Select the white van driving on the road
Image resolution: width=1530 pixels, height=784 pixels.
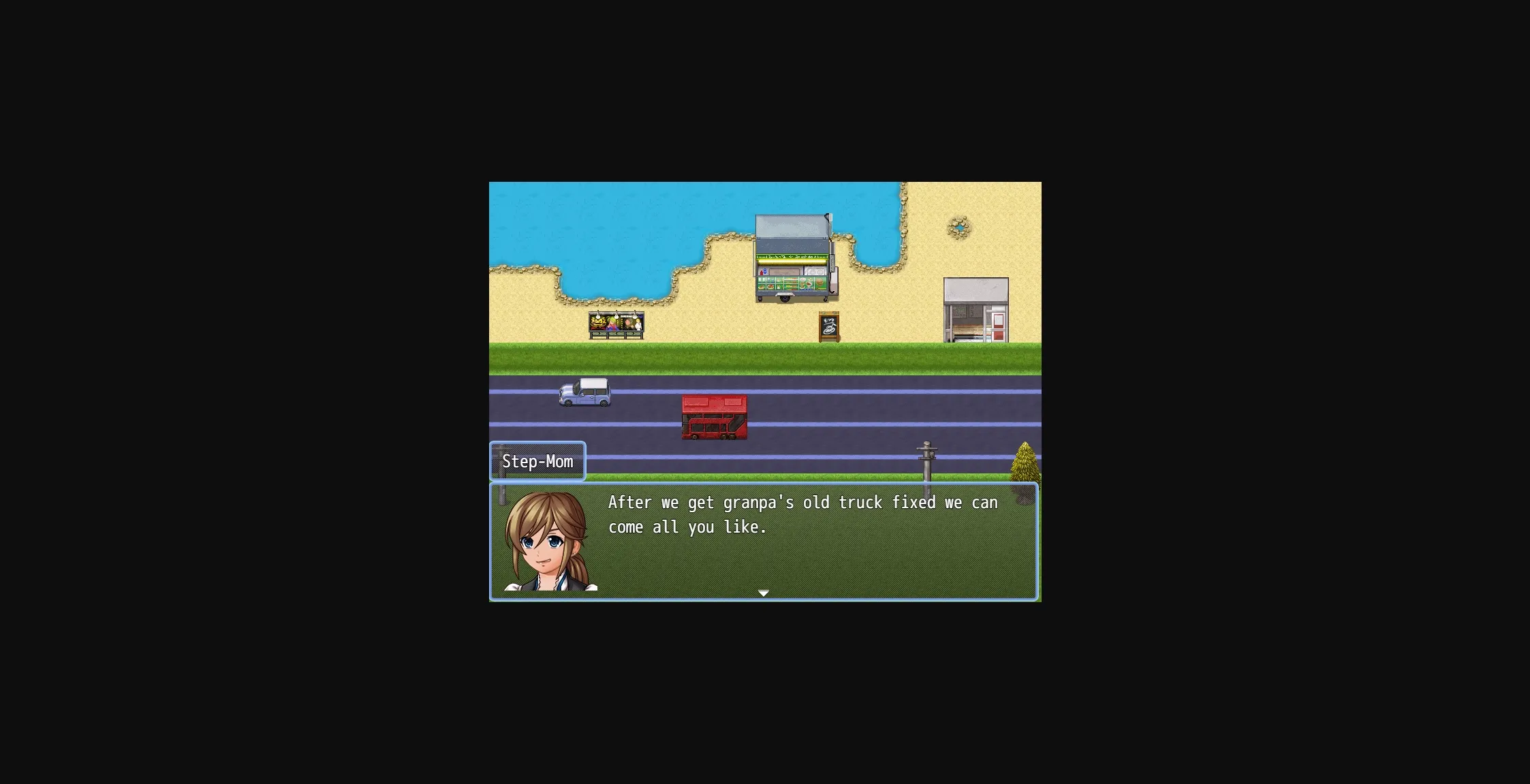584,394
